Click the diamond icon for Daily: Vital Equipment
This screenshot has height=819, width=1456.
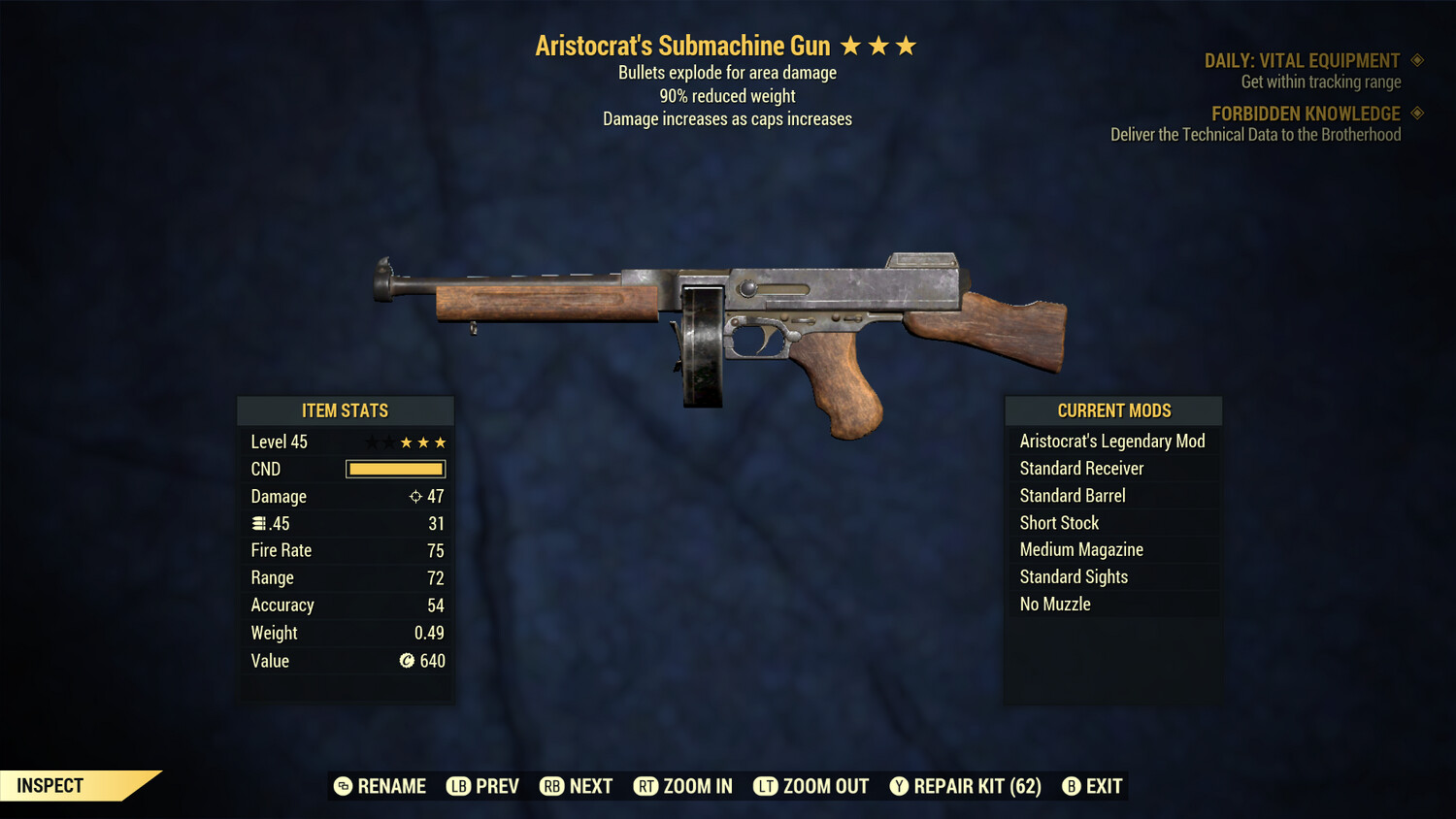(x=1416, y=60)
